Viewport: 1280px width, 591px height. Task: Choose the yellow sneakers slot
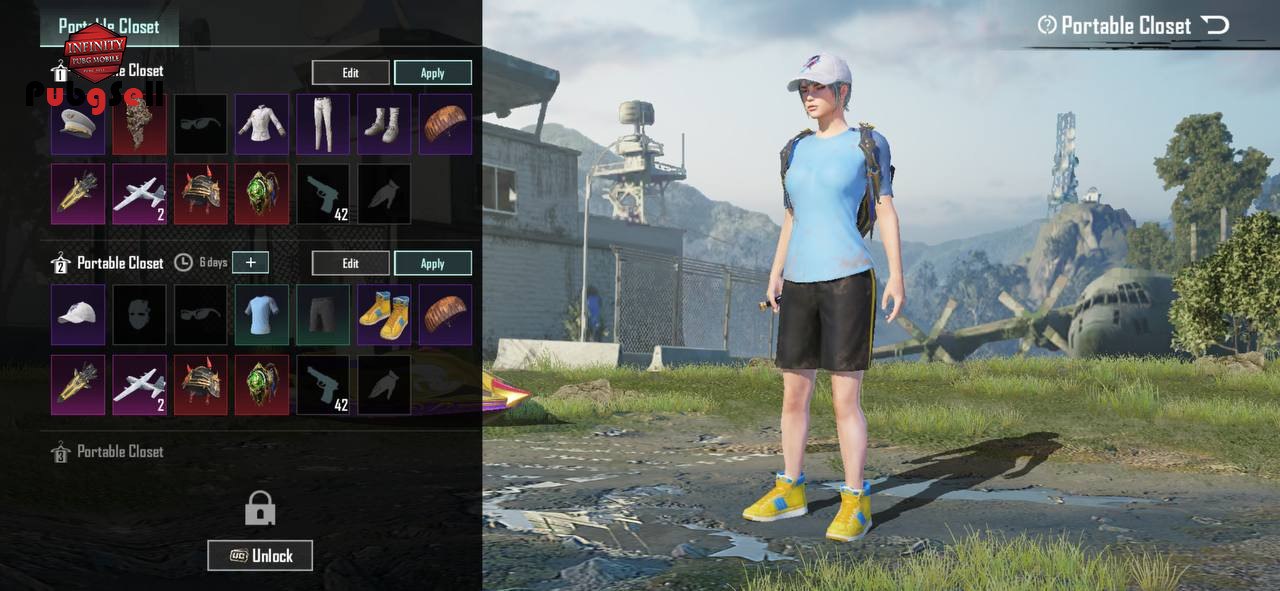[384, 315]
